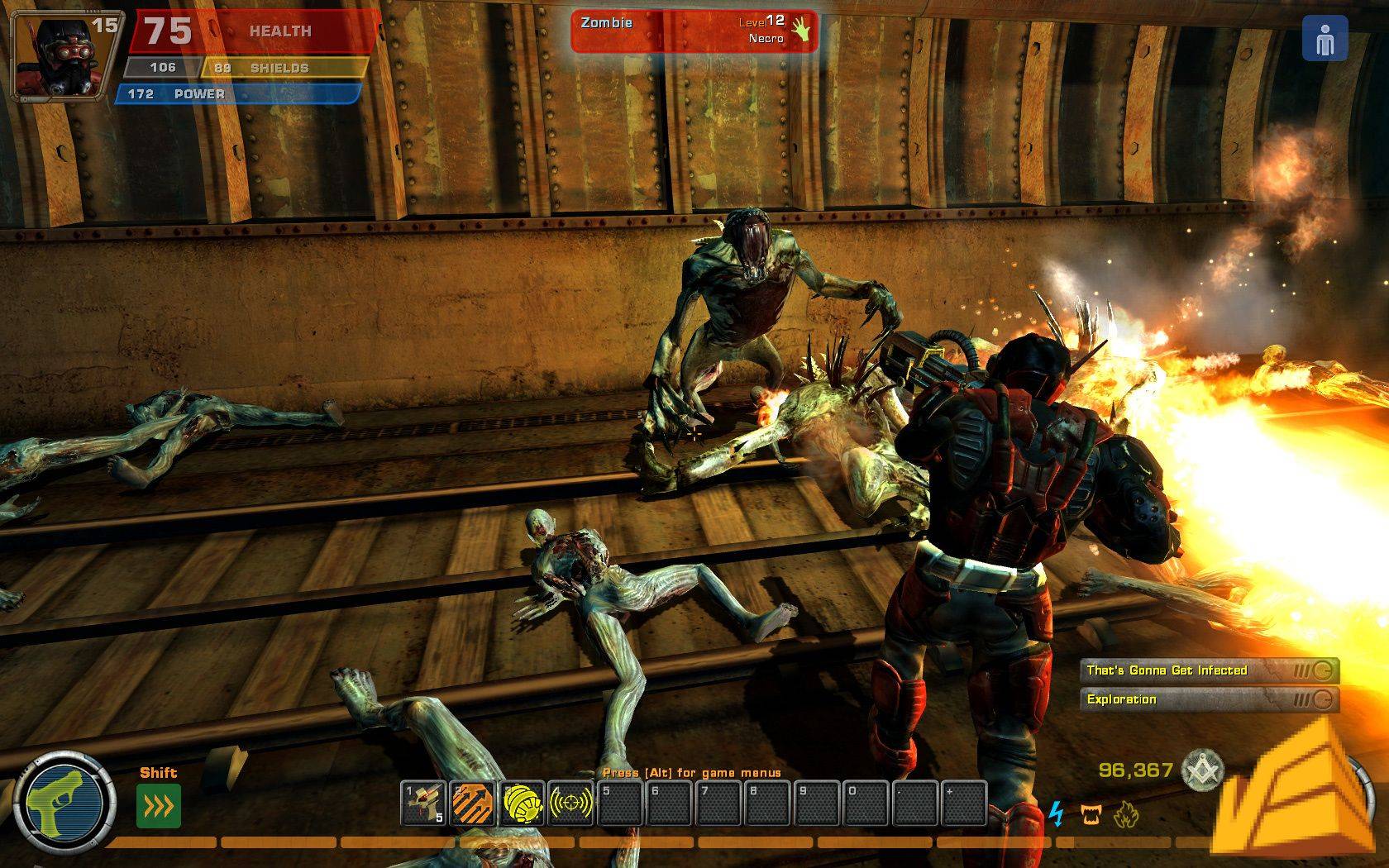Viewport: 1389px width, 868px height.
Task: Select the injector gun in hotbar slot 1
Action: coord(423,803)
